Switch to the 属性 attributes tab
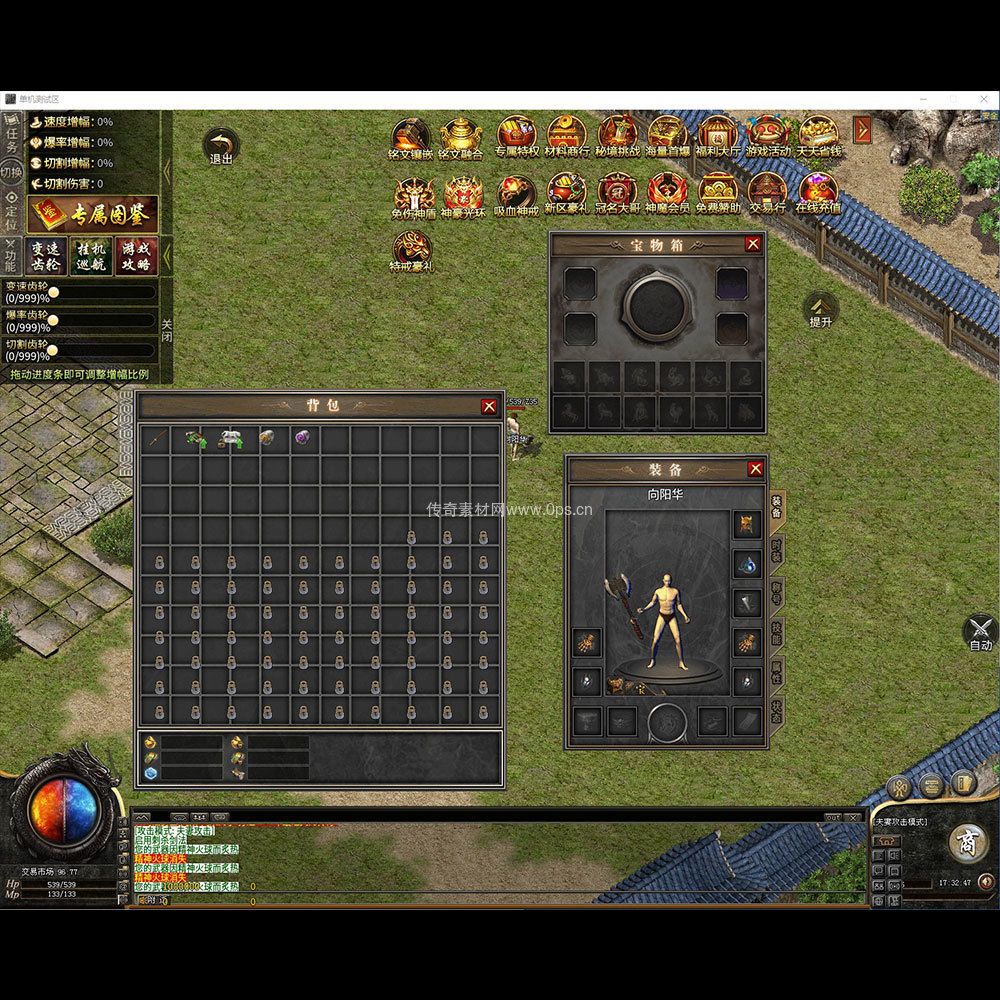Image resolution: width=1000 pixels, height=1000 pixels. point(777,671)
